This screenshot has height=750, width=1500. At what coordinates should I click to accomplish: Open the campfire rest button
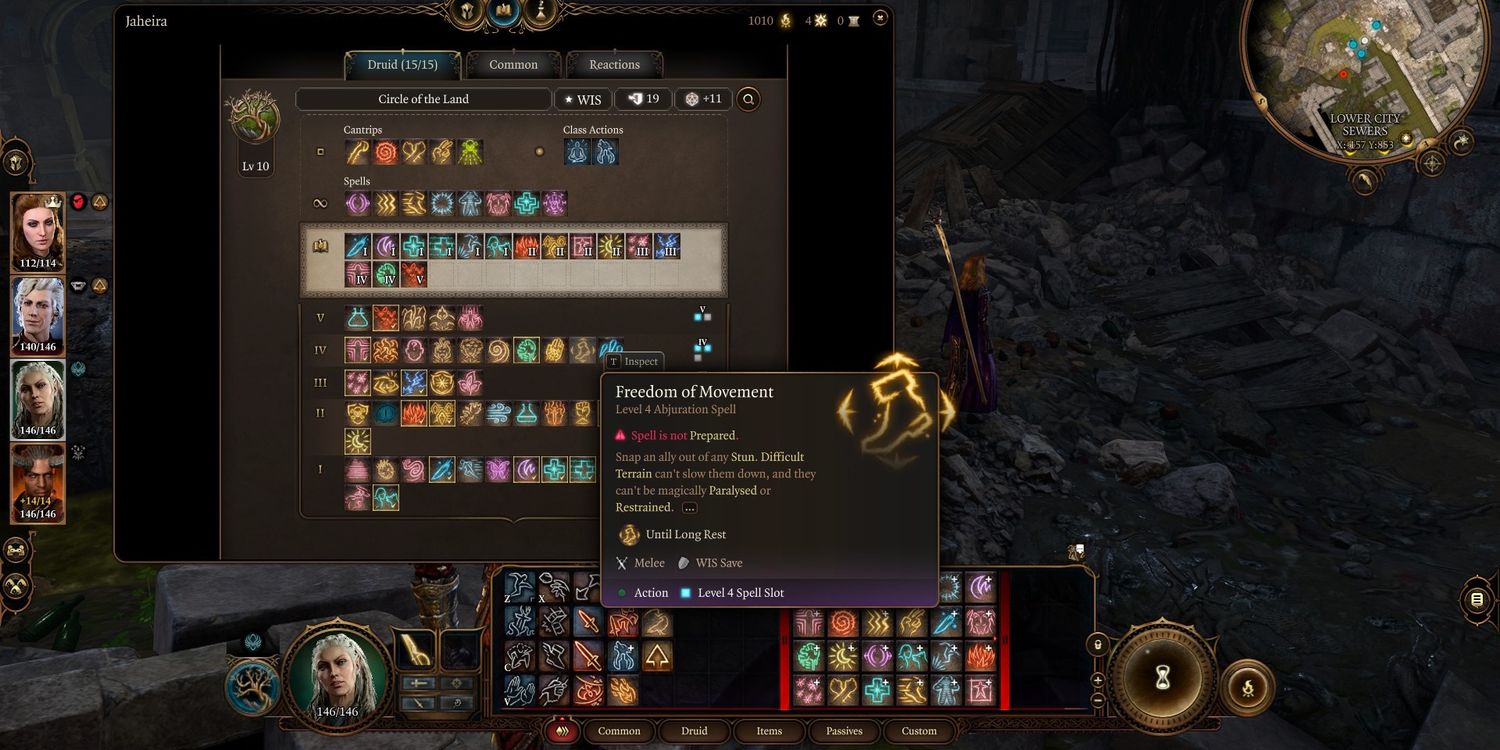pyautogui.click(x=1247, y=687)
